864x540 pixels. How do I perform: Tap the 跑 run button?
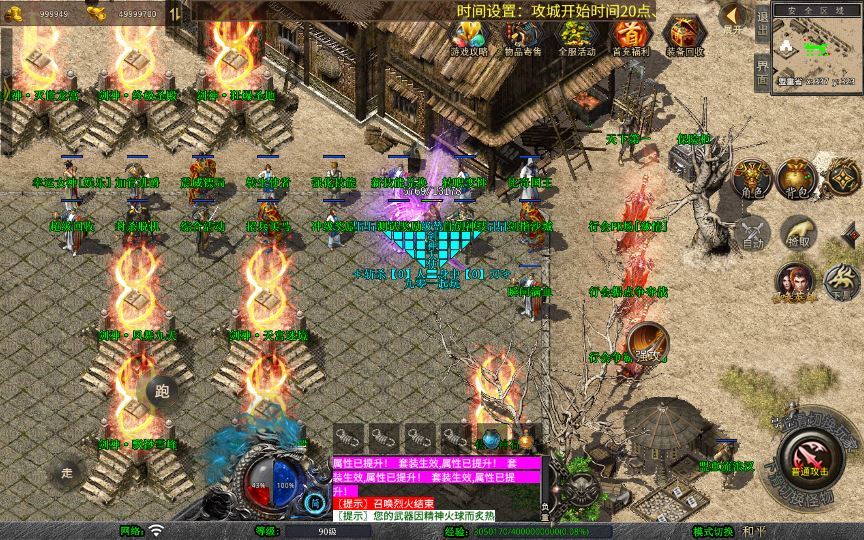tap(163, 392)
